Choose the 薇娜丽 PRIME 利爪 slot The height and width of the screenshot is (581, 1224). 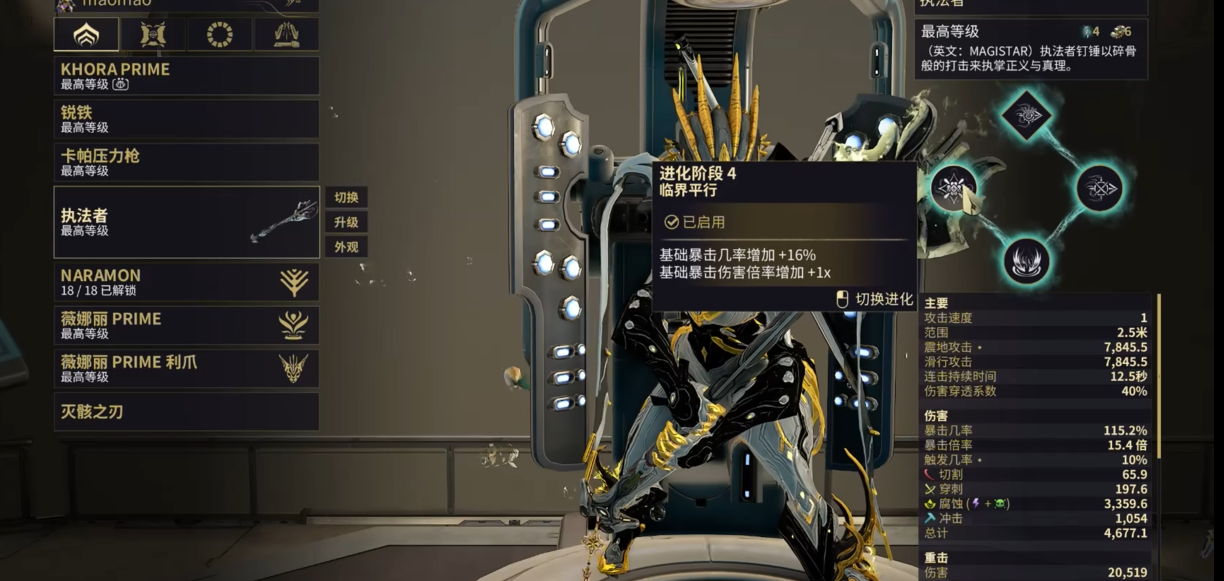[186, 368]
